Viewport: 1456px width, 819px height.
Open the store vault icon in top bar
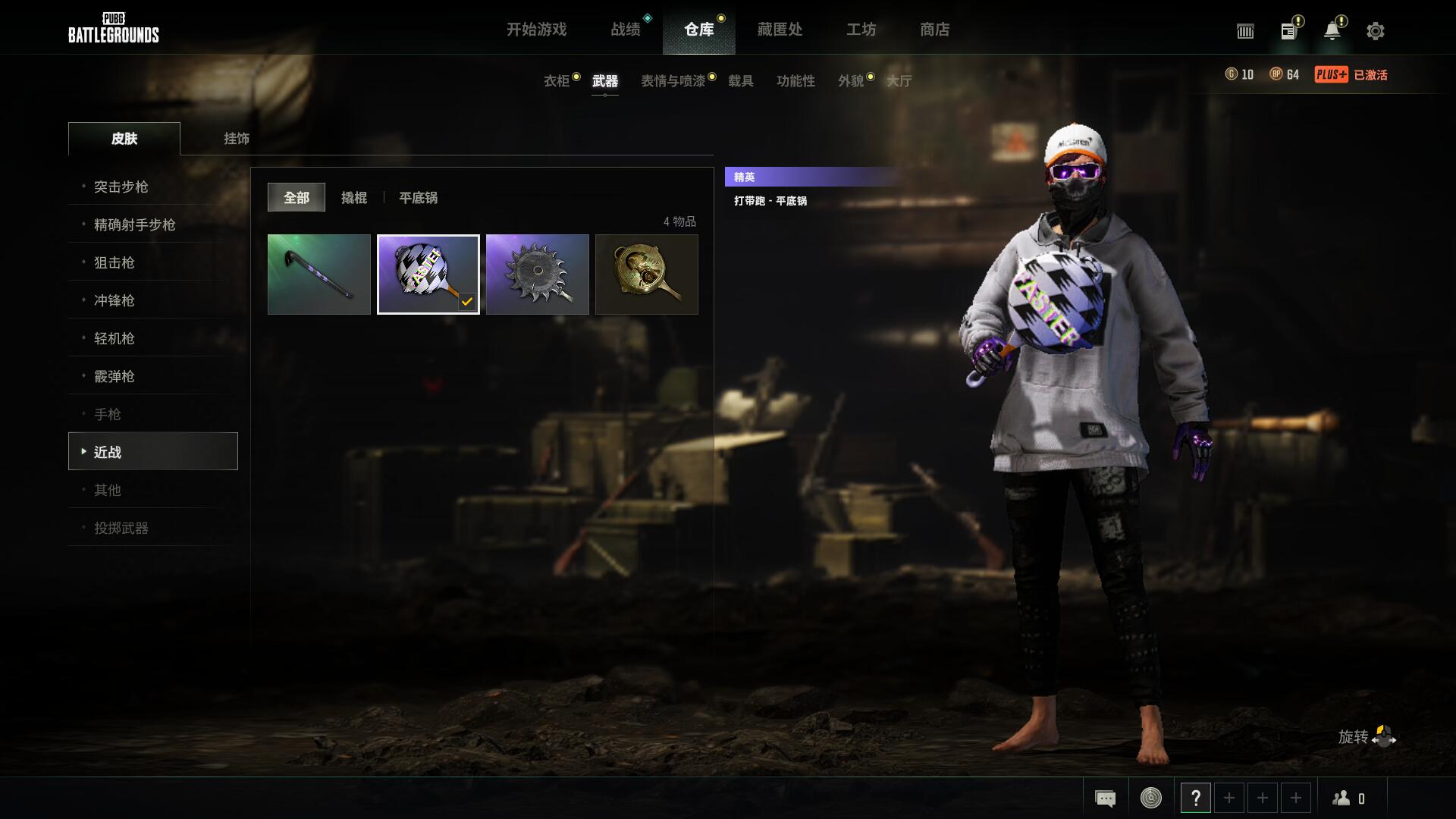click(x=1244, y=31)
